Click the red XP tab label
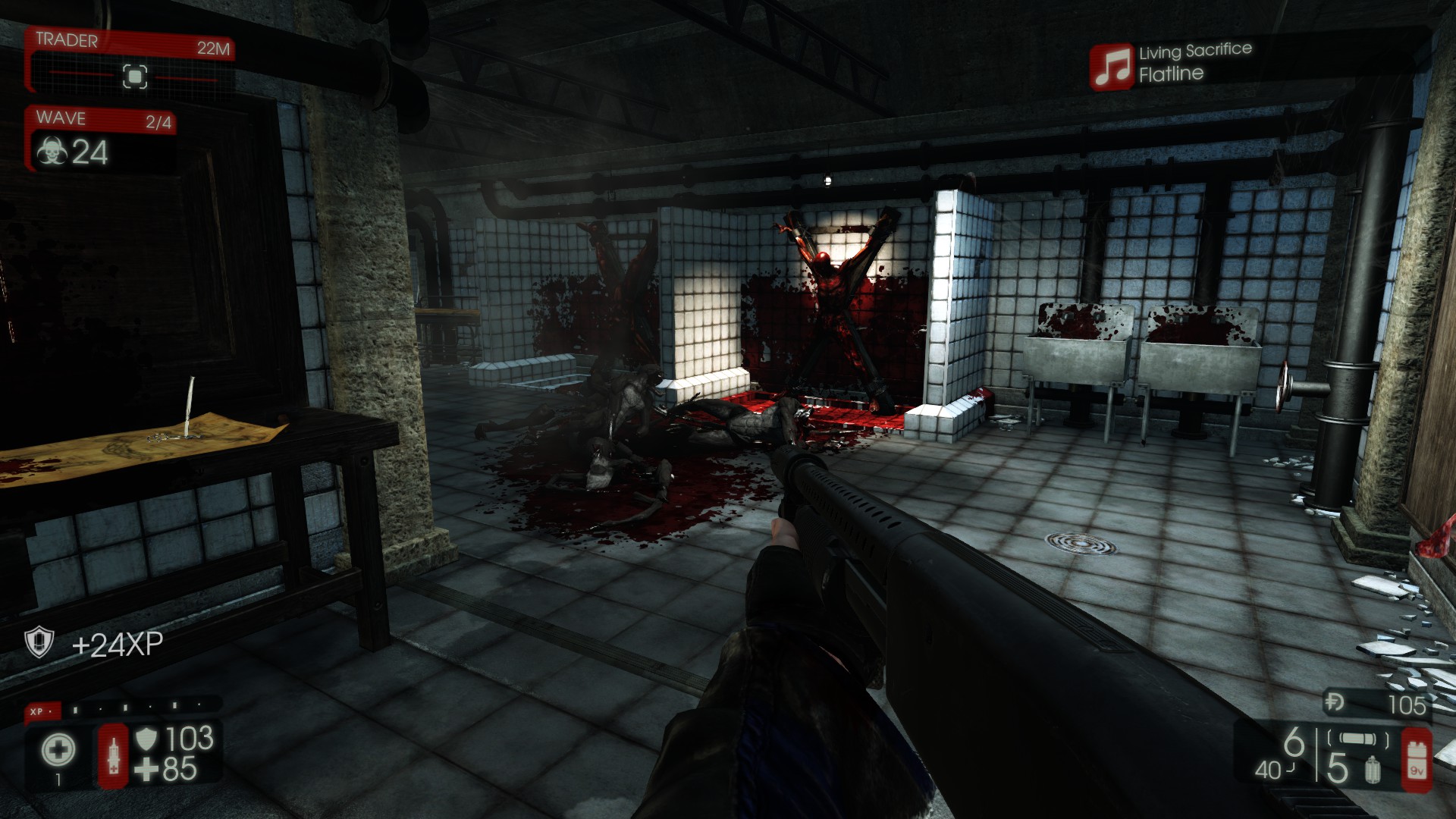Screen dimensions: 1456x819 pyautogui.click(x=38, y=711)
